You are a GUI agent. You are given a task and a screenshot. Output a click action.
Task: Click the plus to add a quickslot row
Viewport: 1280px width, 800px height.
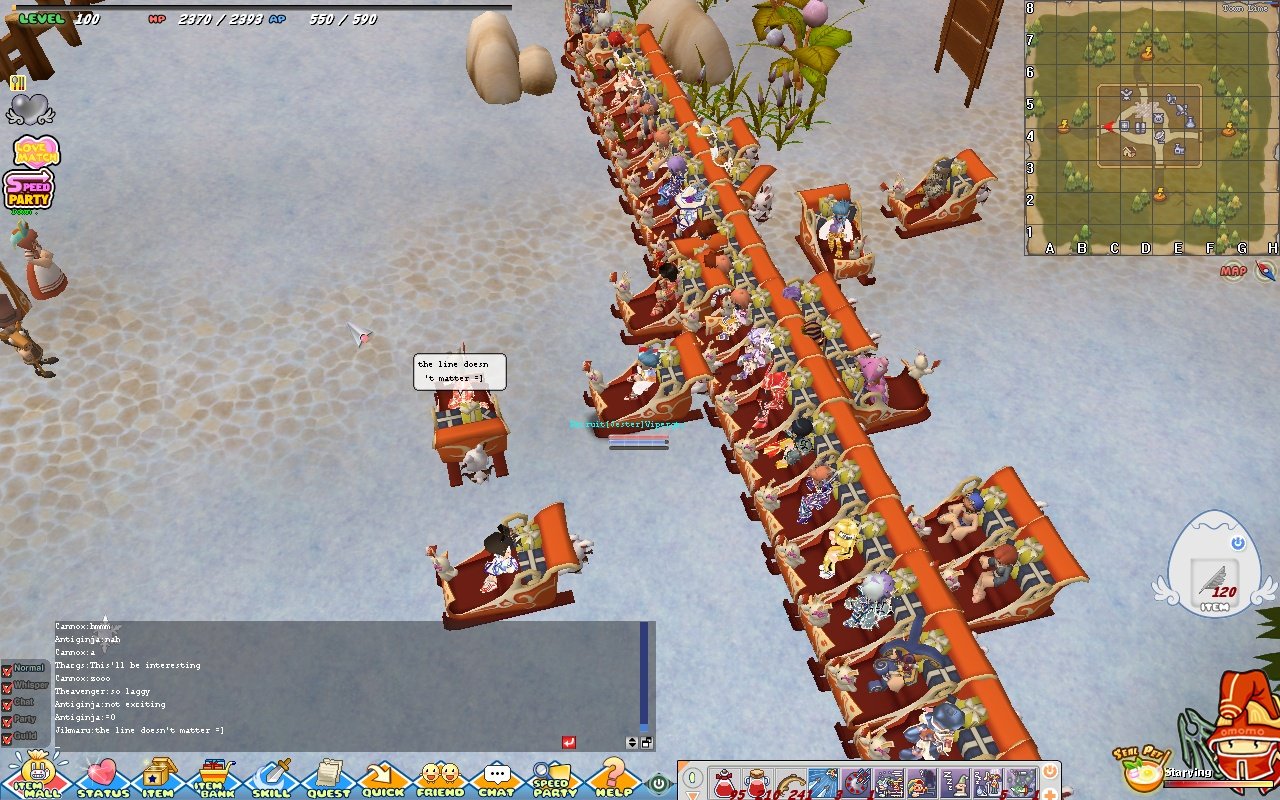point(1050,795)
